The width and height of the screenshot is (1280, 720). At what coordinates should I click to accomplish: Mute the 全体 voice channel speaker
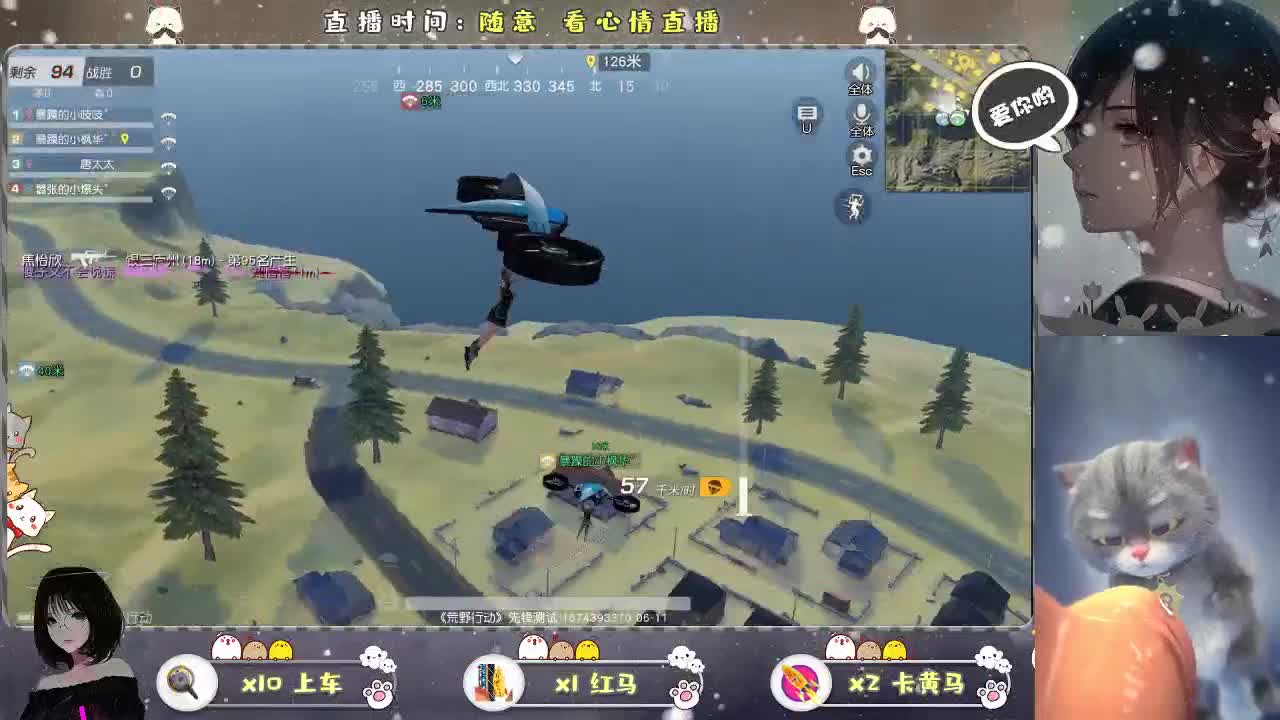(861, 72)
